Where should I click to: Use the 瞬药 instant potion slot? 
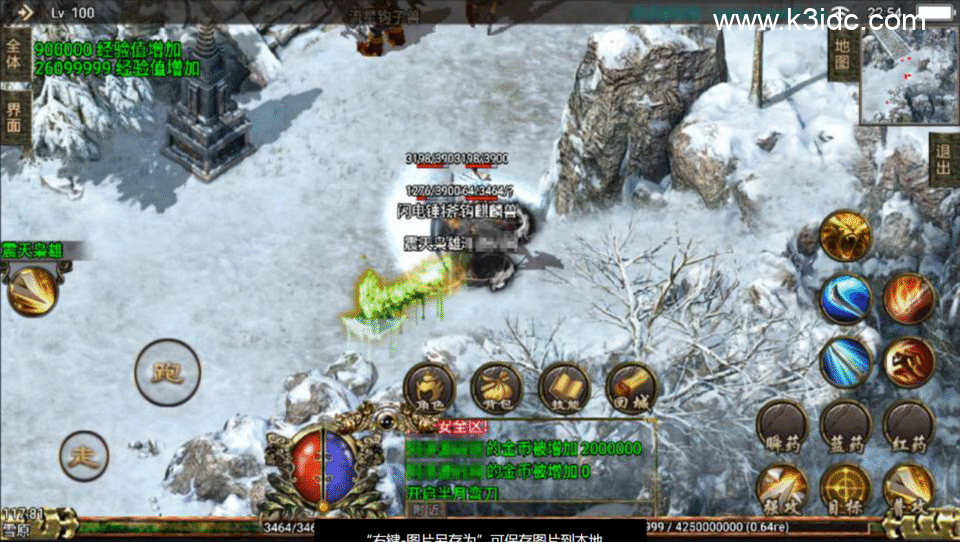pos(782,426)
